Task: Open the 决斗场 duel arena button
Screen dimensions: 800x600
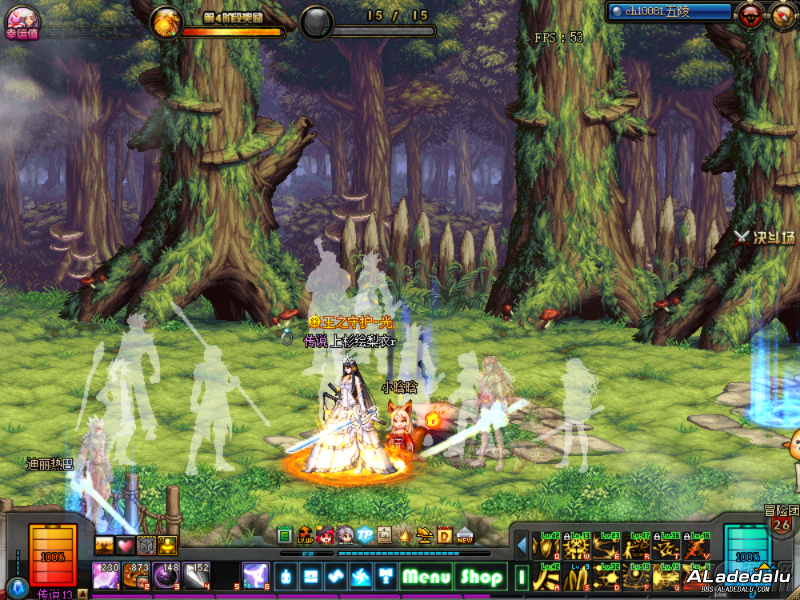Action: 765,237
